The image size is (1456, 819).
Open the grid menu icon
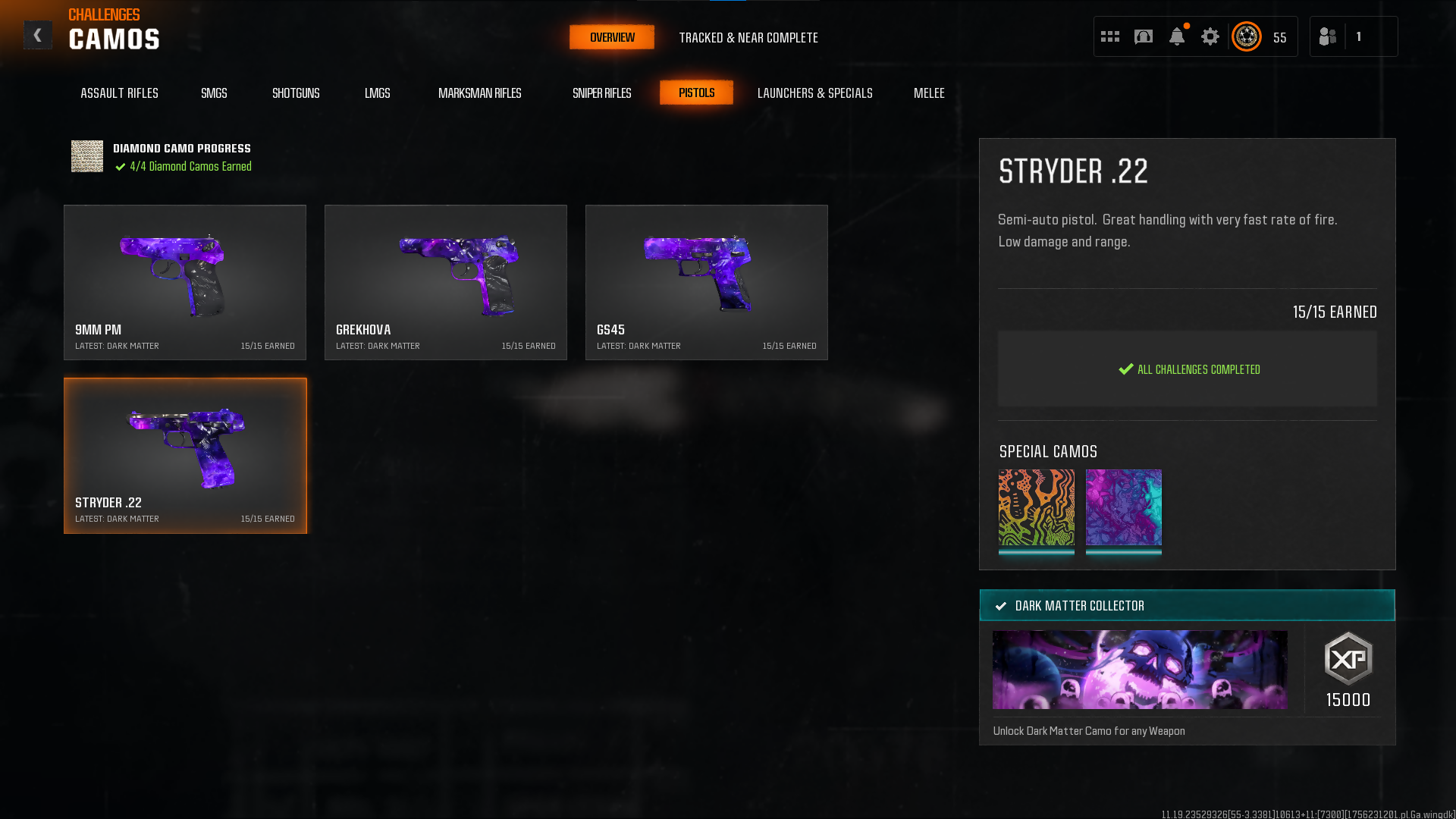click(x=1109, y=36)
